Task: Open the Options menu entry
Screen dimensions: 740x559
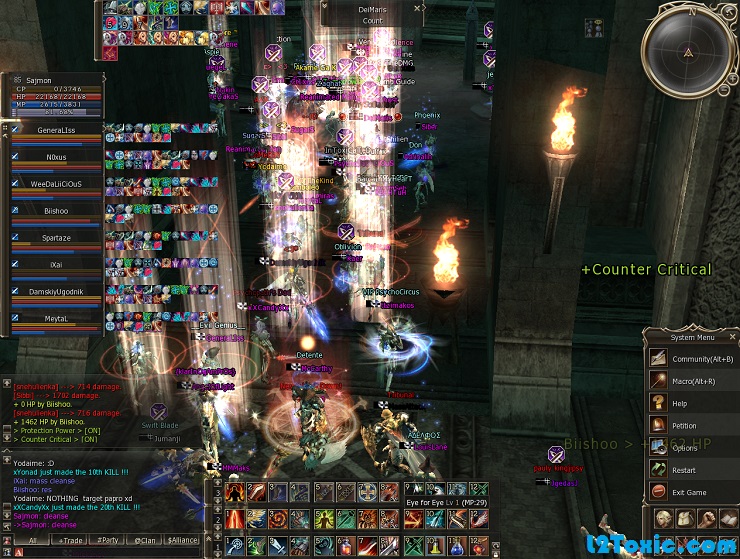Action: click(x=685, y=447)
